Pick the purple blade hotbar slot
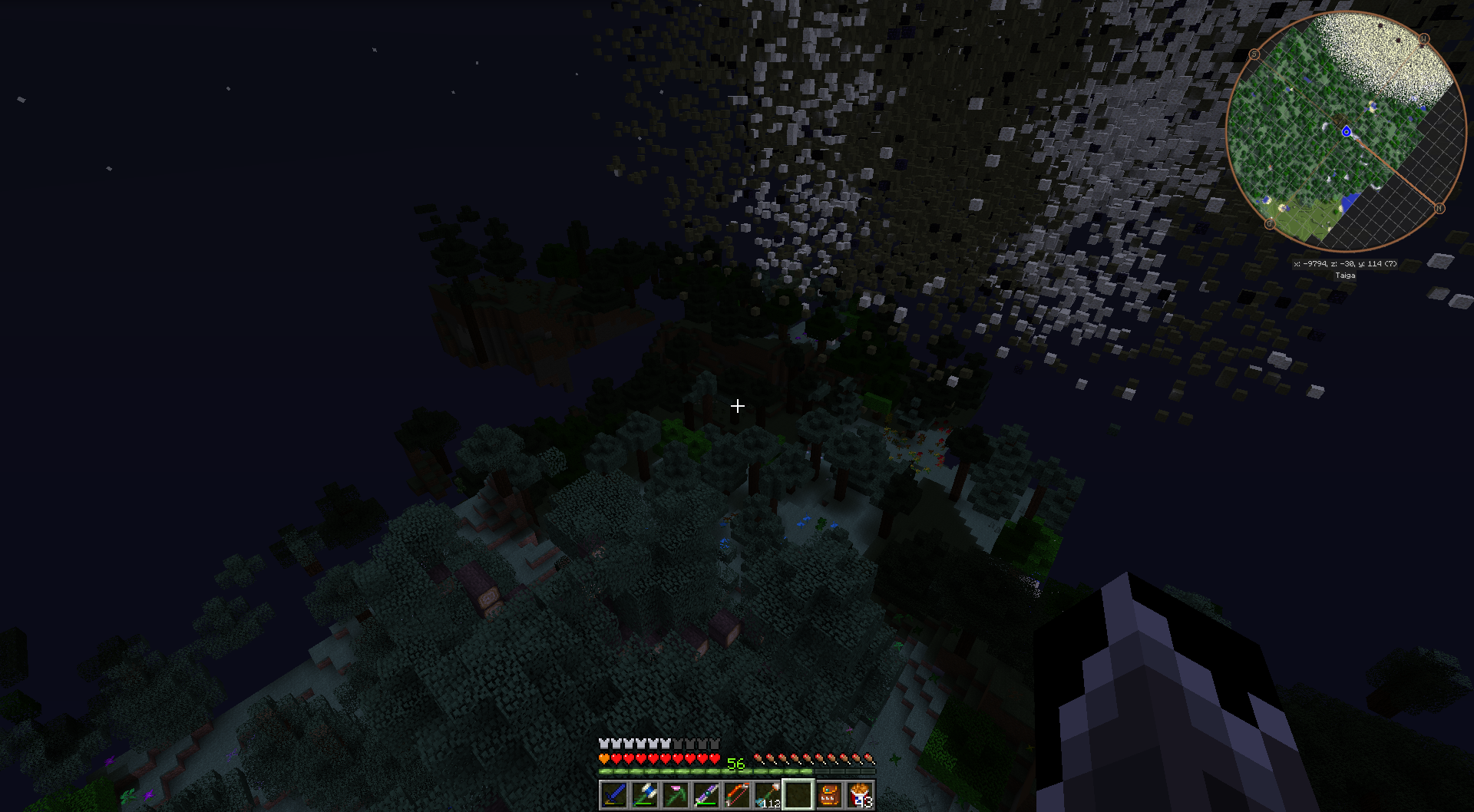The width and height of the screenshot is (1474, 812). click(x=706, y=794)
